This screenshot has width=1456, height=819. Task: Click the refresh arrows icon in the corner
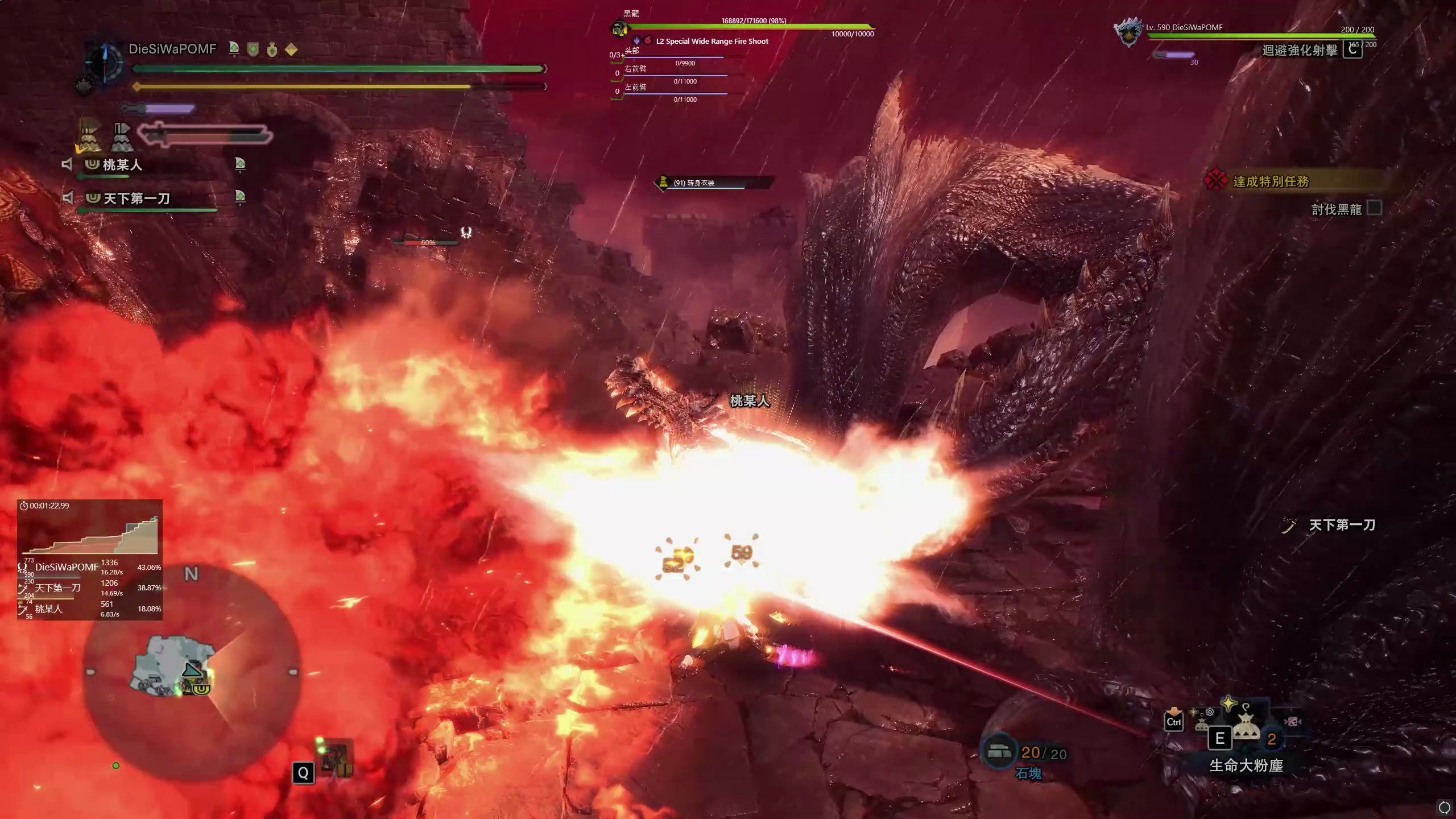coord(1443,807)
